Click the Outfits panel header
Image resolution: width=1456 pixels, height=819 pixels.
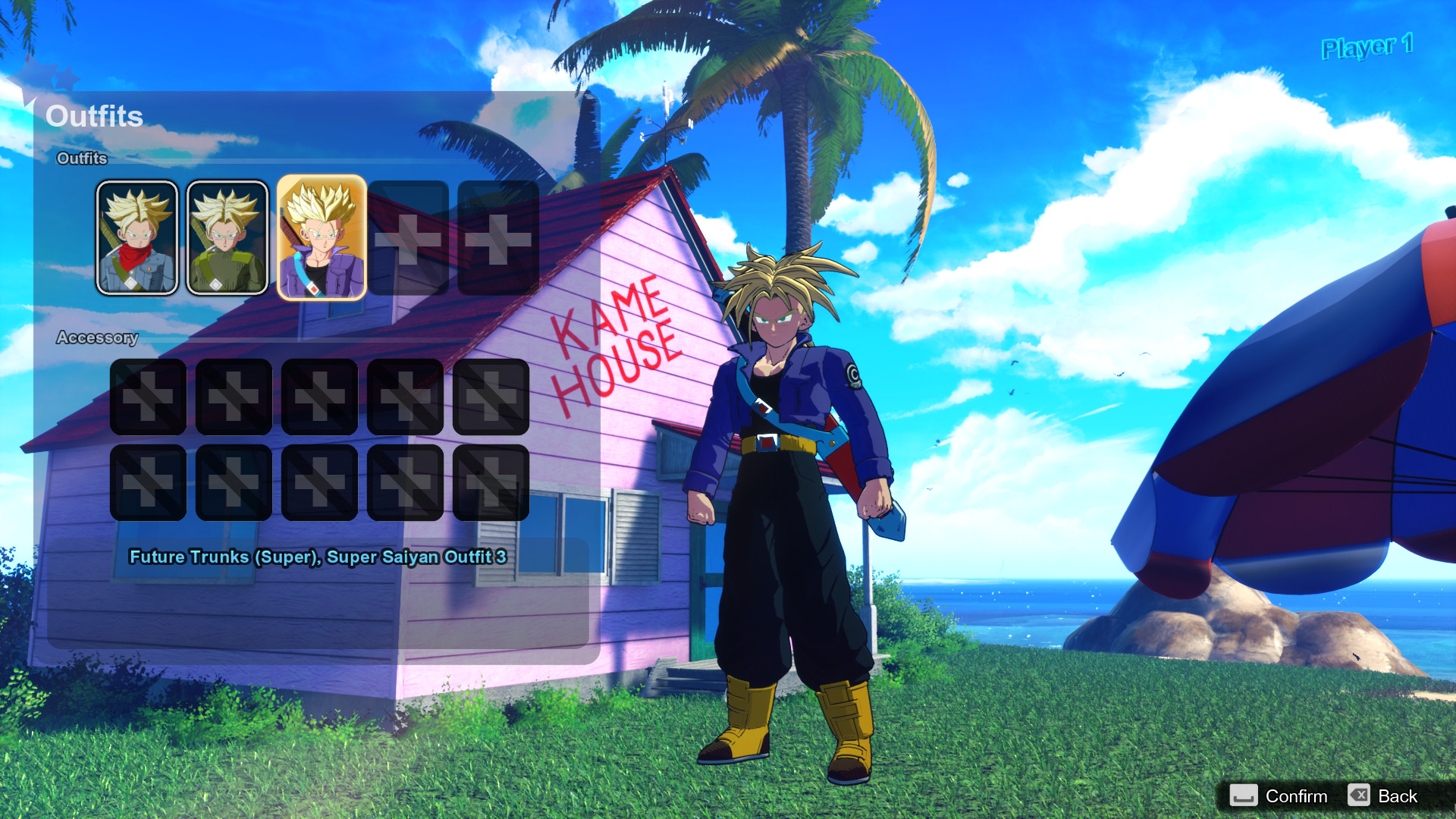[96, 117]
